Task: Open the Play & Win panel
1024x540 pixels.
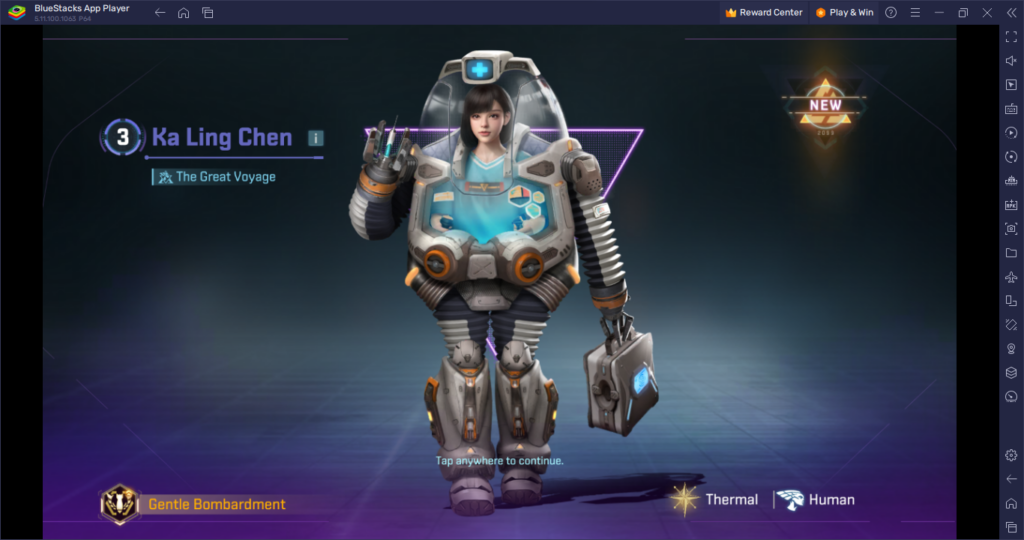Action: pyautogui.click(x=844, y=13)
